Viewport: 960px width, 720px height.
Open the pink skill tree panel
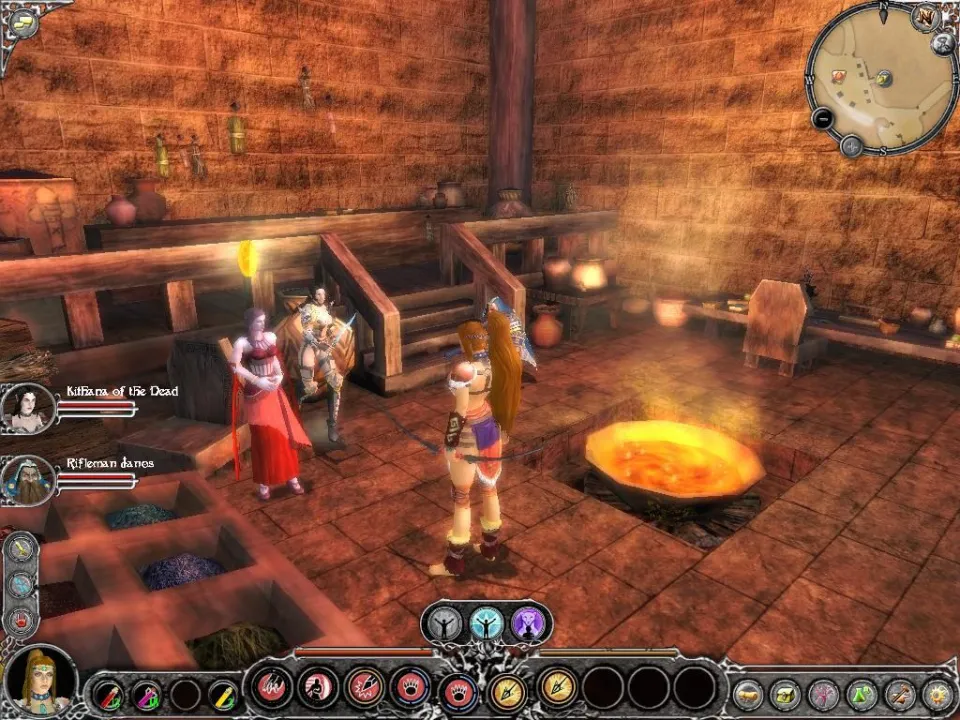click(x=823, y=694)
